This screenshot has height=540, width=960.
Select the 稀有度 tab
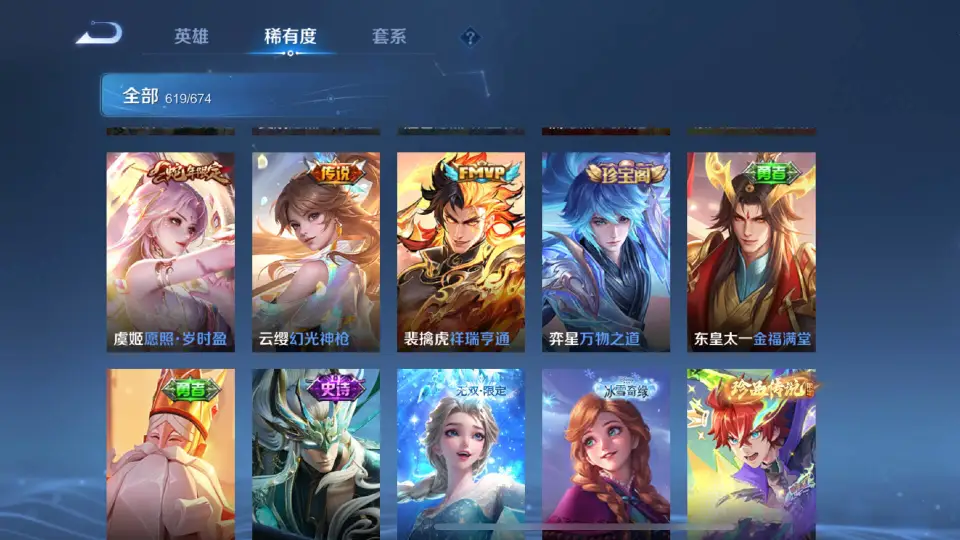tap(290, 37)
